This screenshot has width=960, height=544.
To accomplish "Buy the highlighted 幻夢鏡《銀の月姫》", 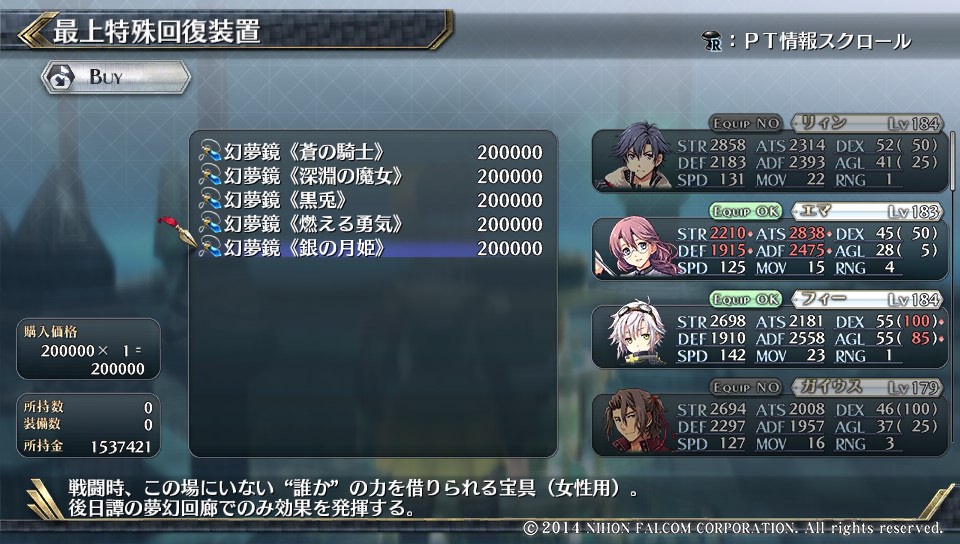I will pyautogui.click(x=371, y=248).
